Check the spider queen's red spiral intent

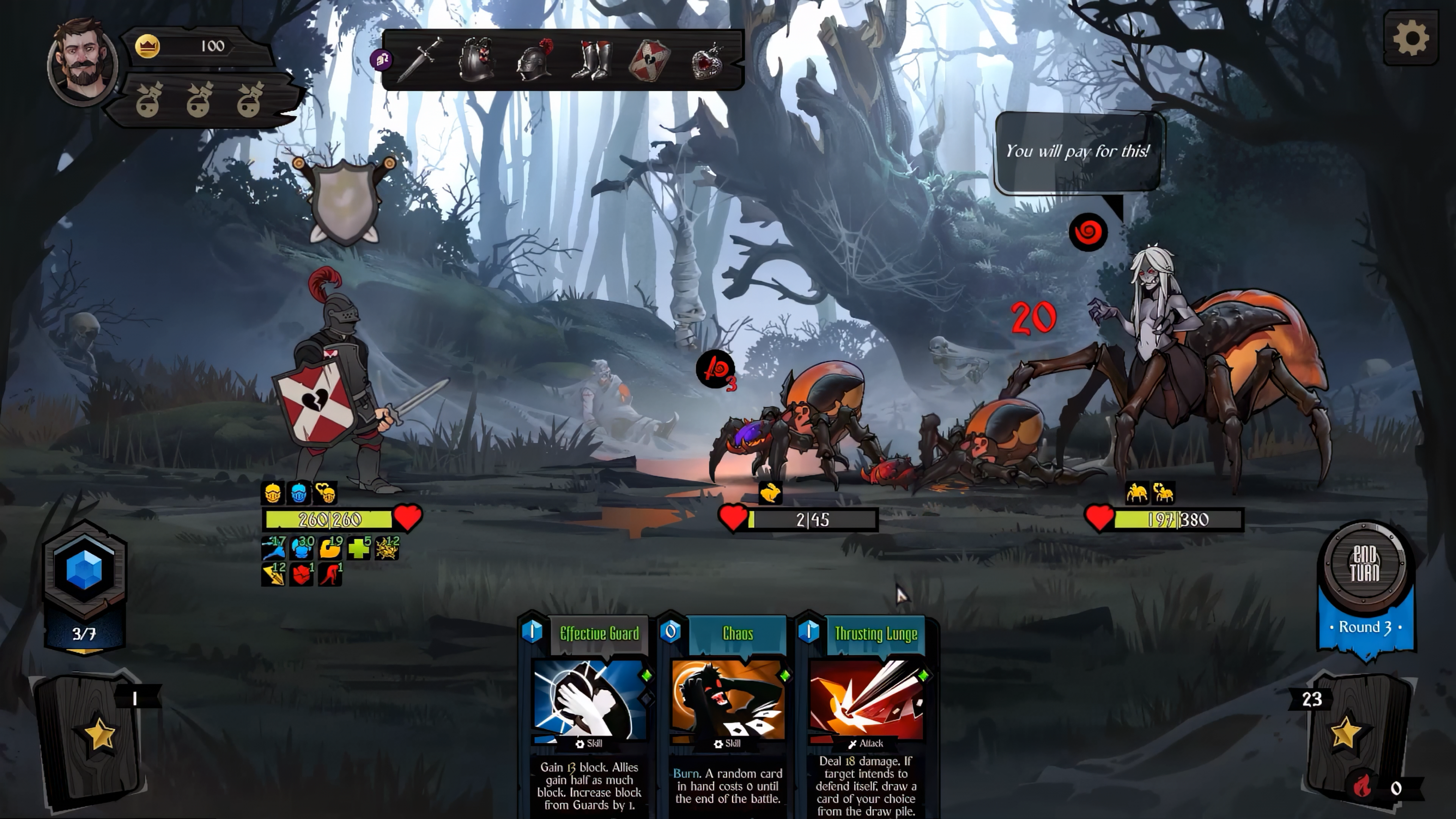(1088, 232)
